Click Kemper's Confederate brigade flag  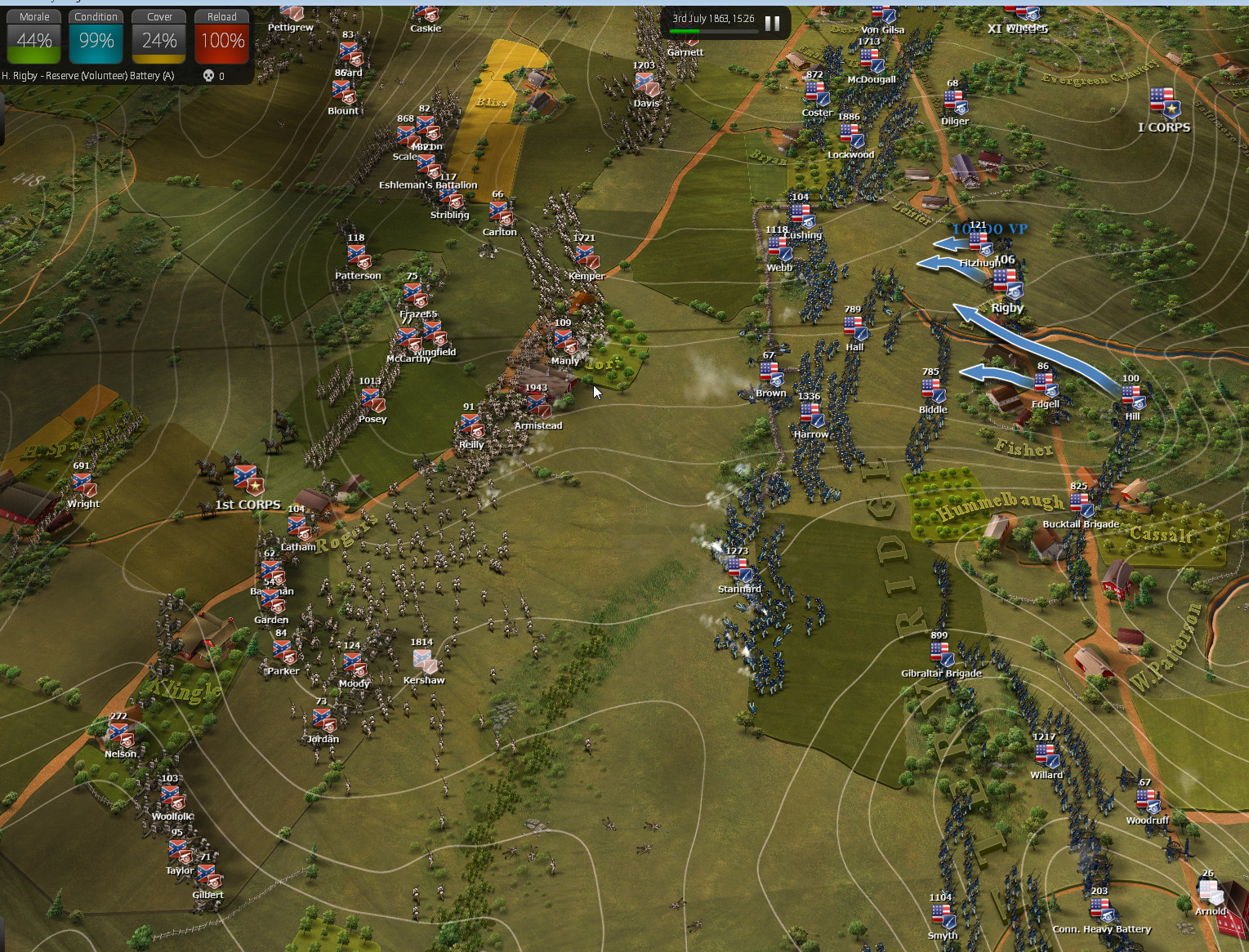(587, 257)
